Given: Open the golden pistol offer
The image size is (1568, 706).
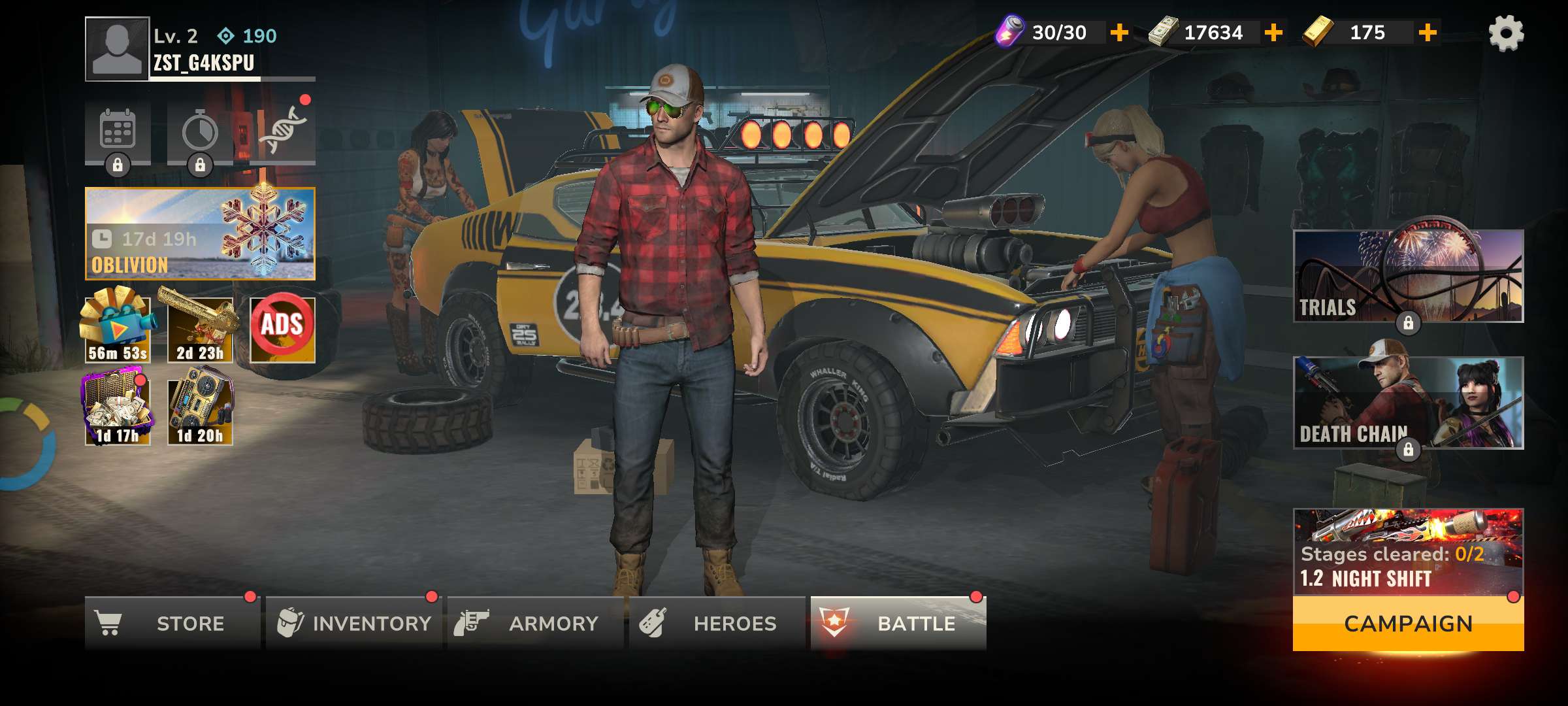Looking at the screenshot, I should [x=200, y=329].
